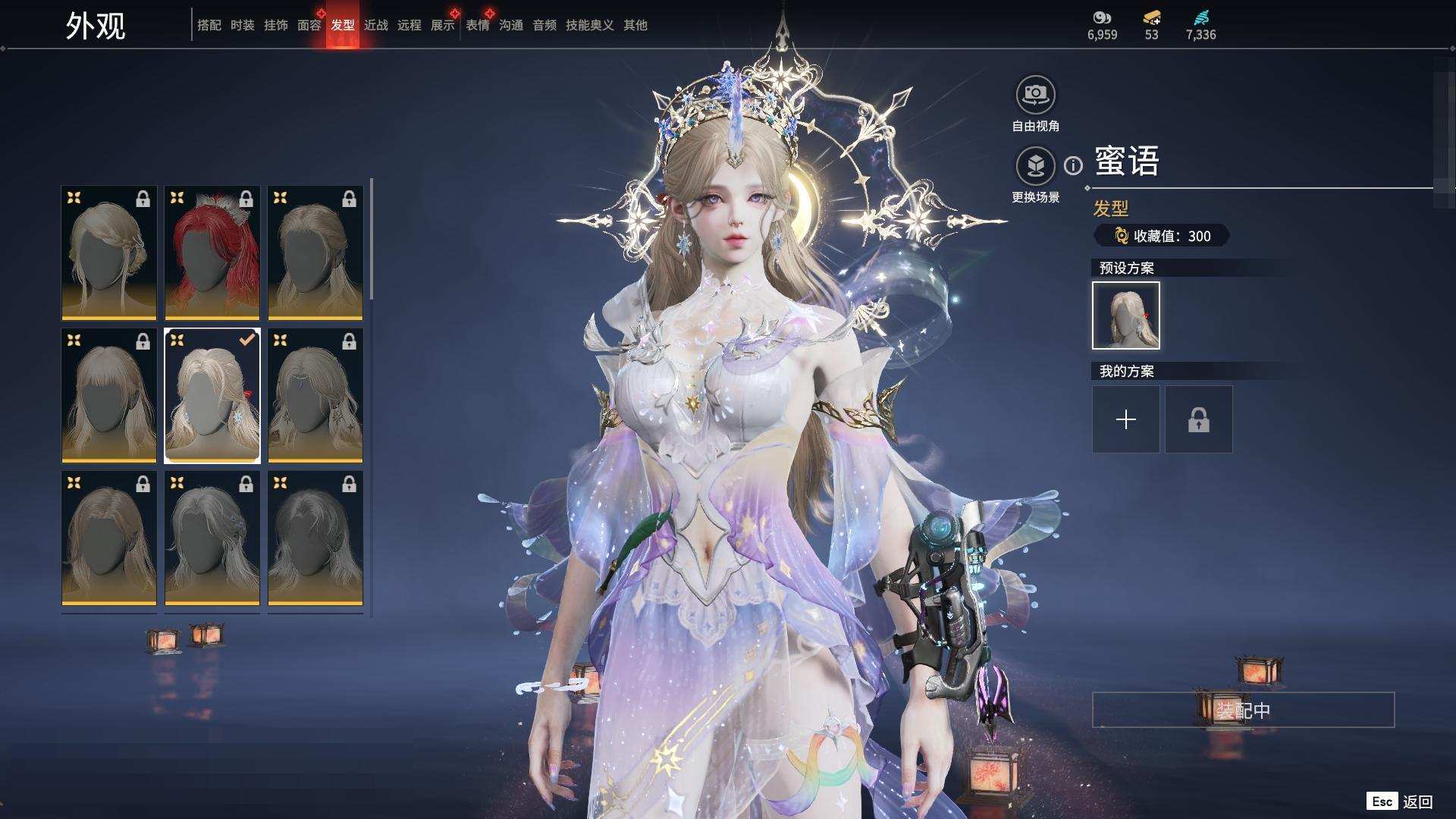This screenshot has height=819, width=1456.
Task: Choose the preset scheme thumbnail under 预设方案
Action: pos(1125,315)
